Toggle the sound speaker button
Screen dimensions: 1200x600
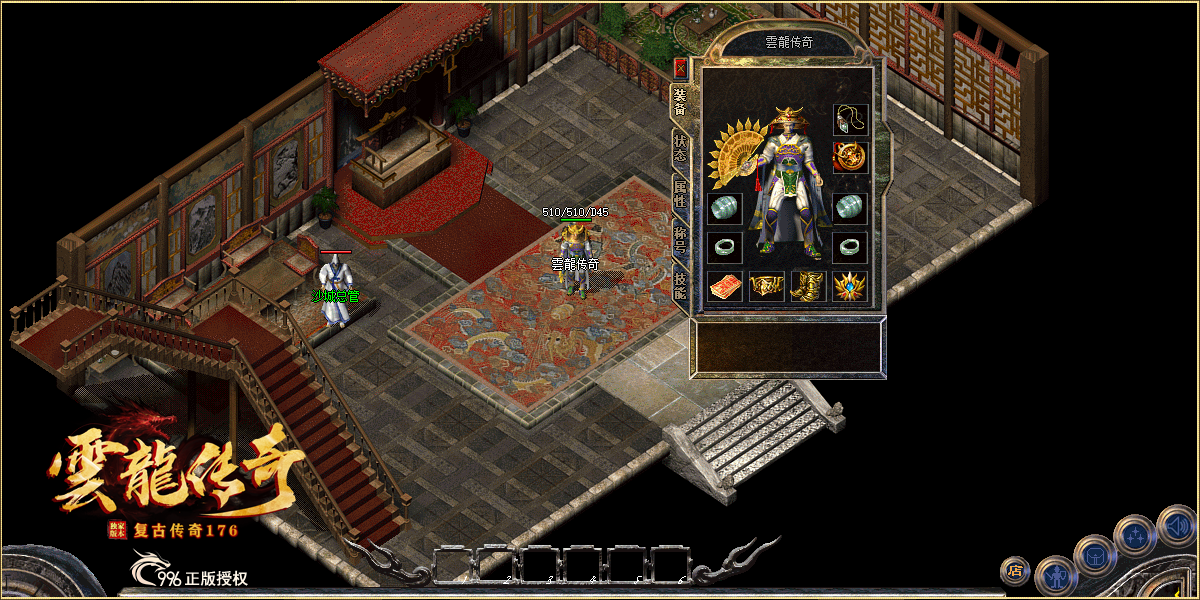pyautogui.click(x=1176, y=525)
